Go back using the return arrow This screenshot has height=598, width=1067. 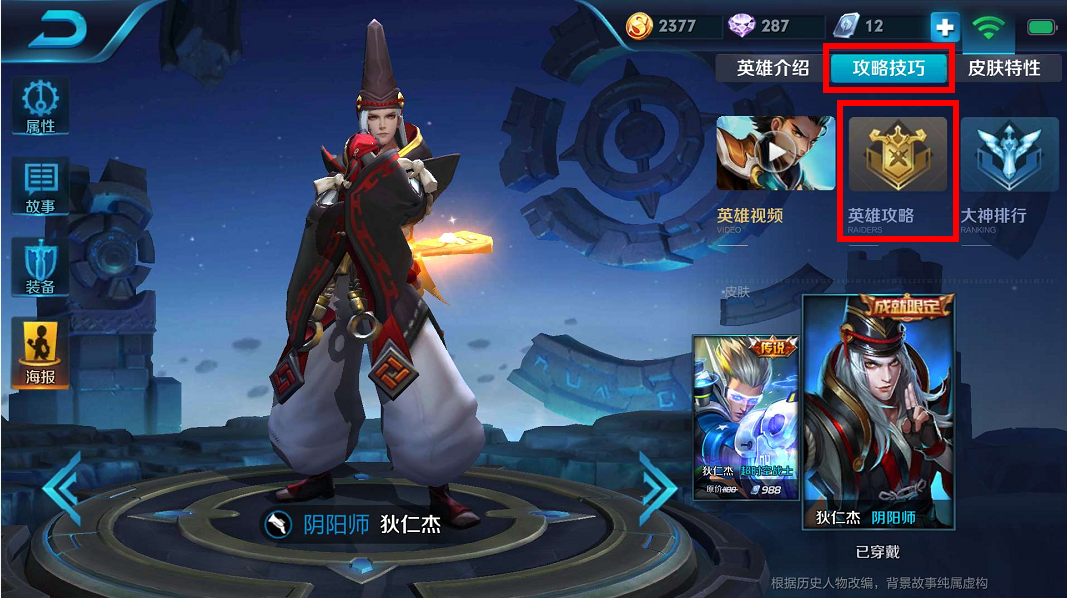pos(61,30)
